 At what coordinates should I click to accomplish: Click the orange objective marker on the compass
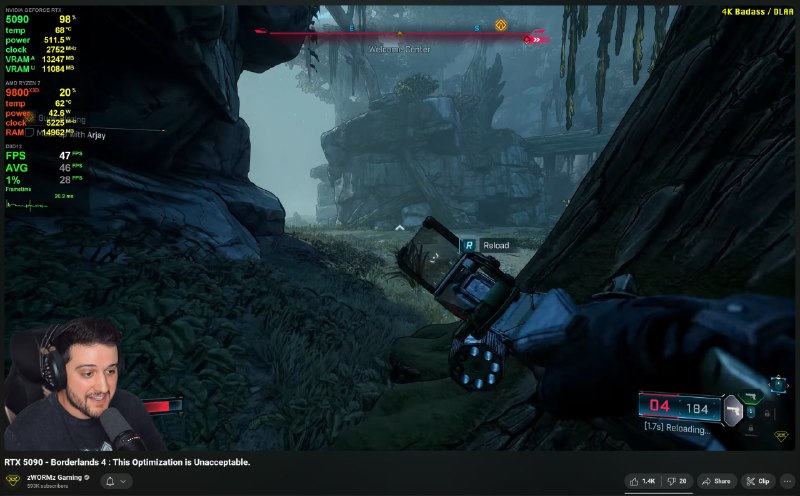click(501, 25)
